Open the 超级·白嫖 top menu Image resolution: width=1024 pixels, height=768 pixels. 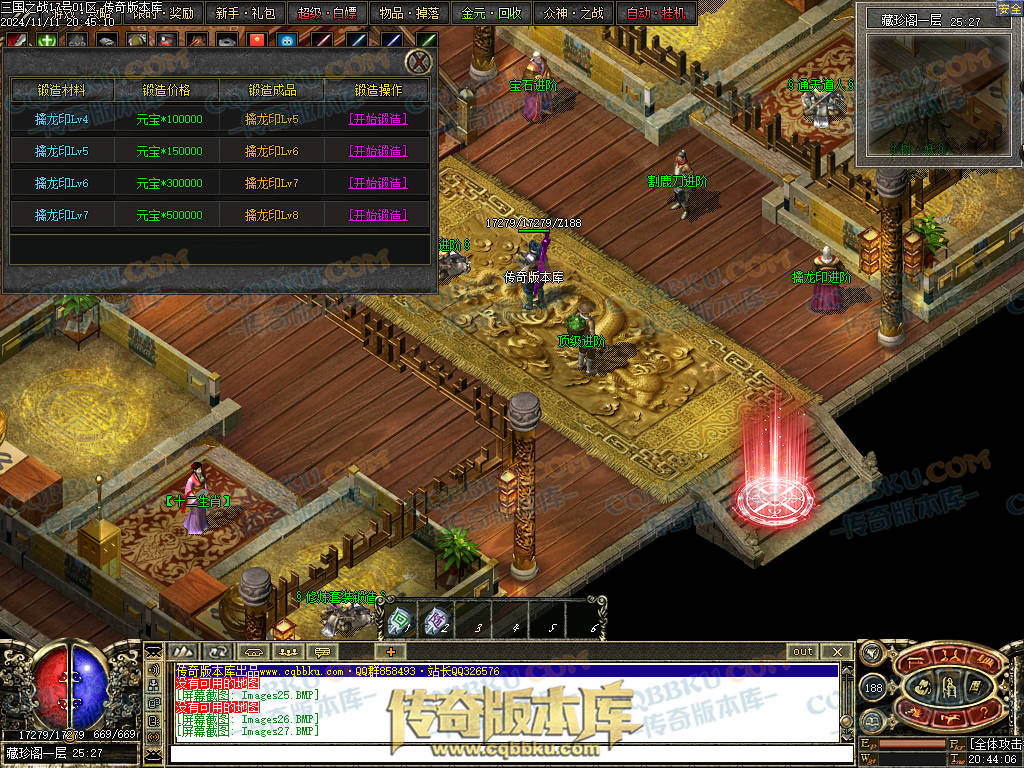click(x=326, y=14)
